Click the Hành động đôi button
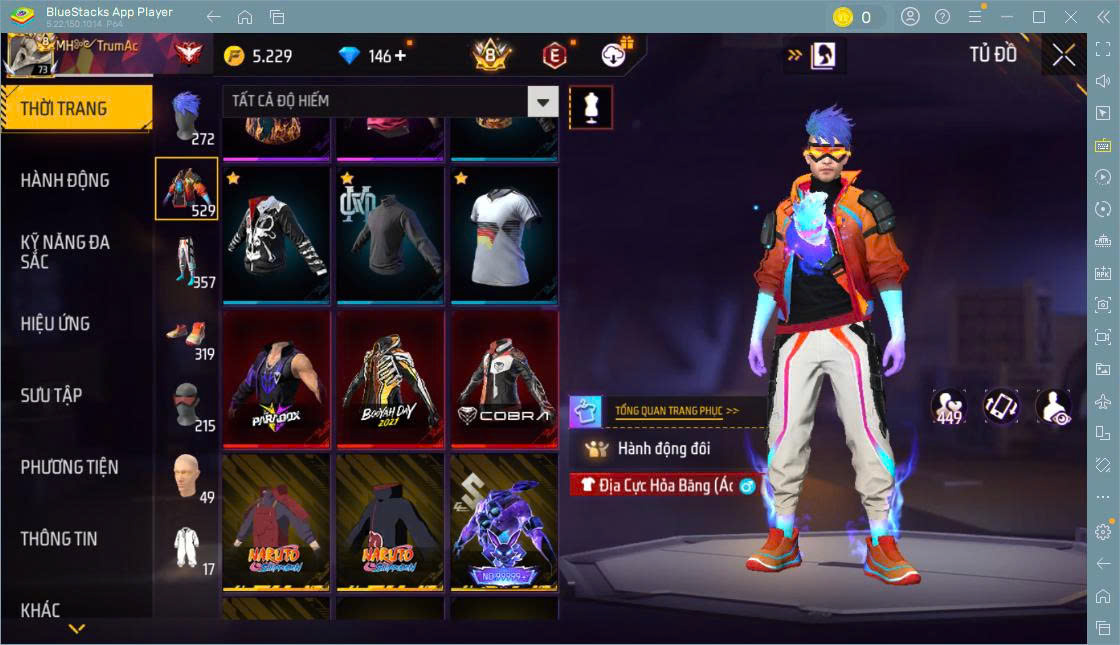 (x=663, y=449)
